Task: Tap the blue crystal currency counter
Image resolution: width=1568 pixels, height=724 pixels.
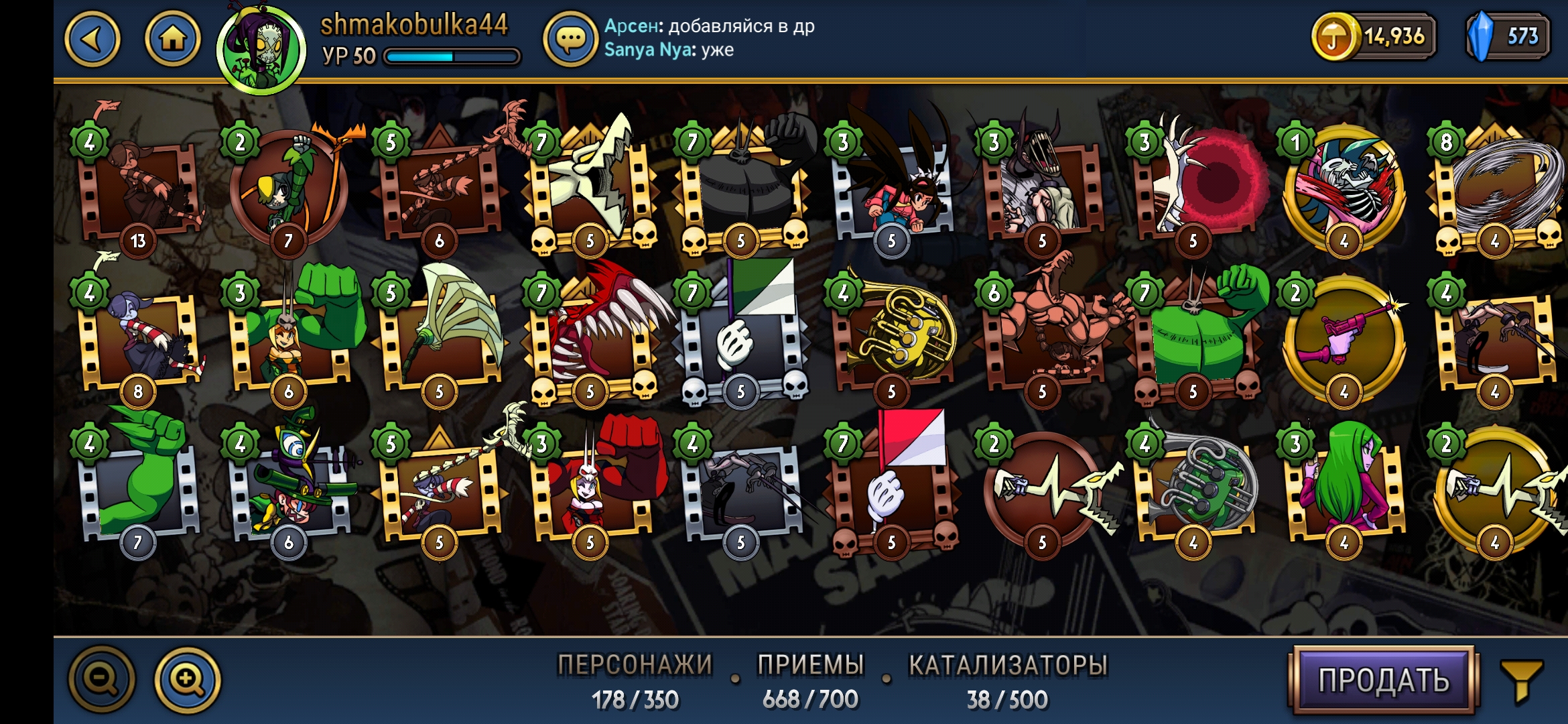Action: click(x=1508, y=36)
